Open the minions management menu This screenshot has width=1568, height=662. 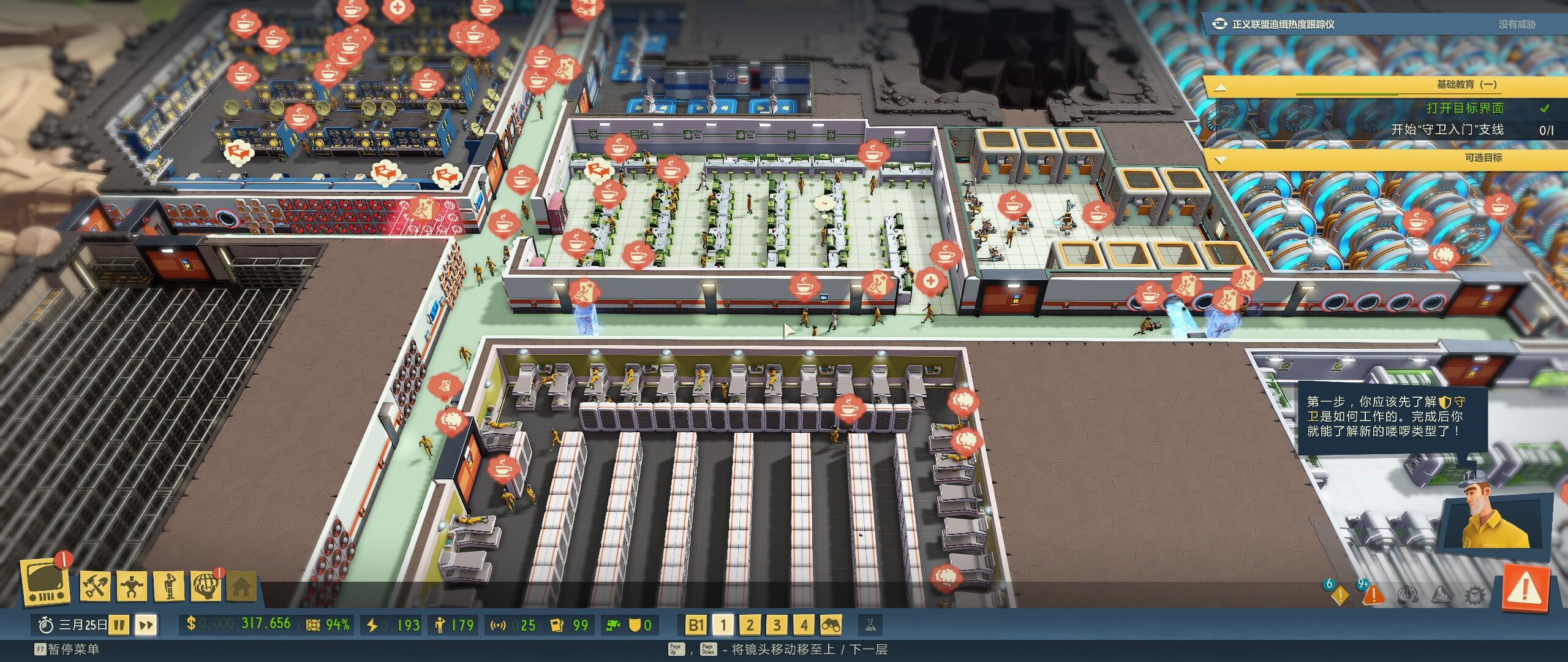[170, 586]
